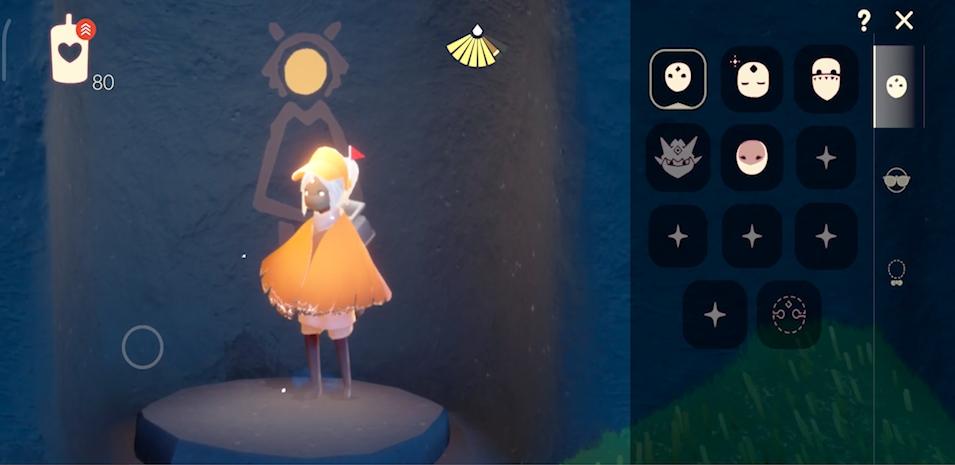Open the question mark help
Screen dimensions: 955x465
click(x=864, y=20)
